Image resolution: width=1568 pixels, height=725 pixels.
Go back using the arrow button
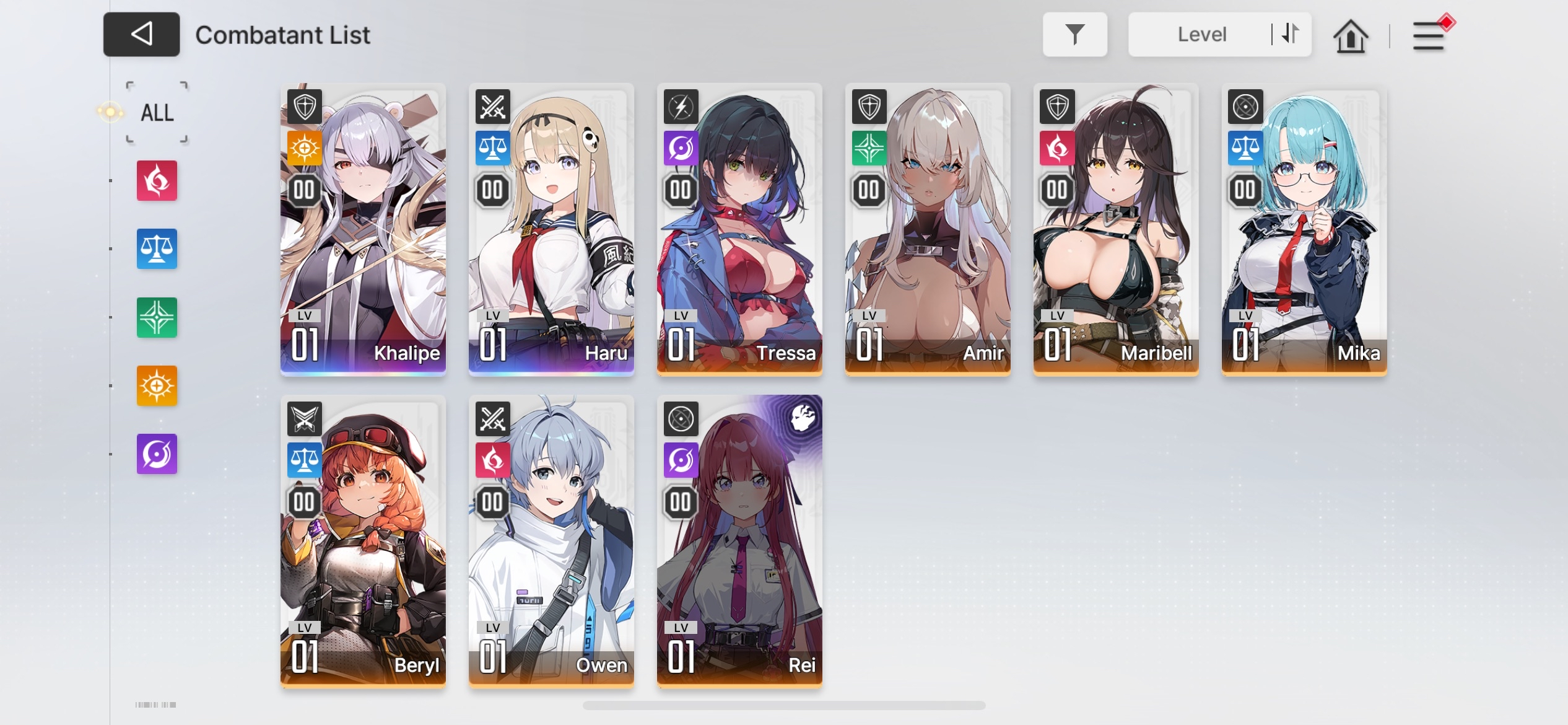click(x=141, y=35)
